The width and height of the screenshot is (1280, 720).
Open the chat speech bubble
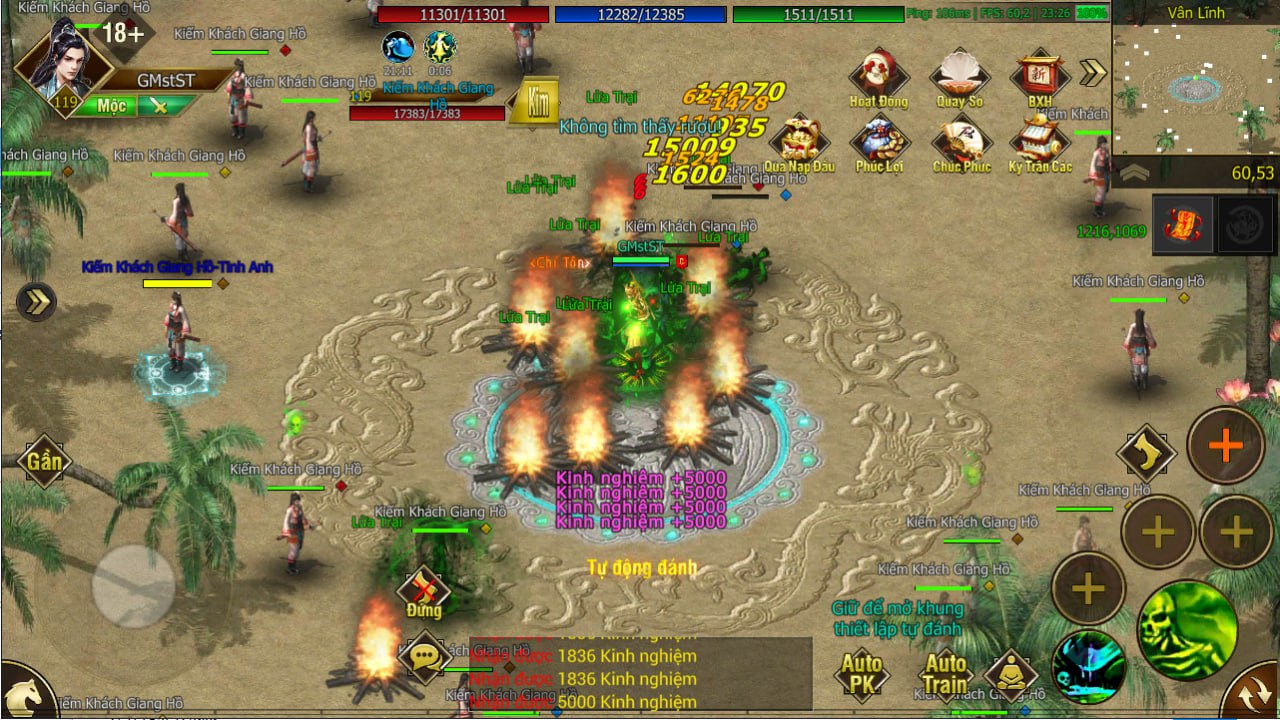point(425,656)
